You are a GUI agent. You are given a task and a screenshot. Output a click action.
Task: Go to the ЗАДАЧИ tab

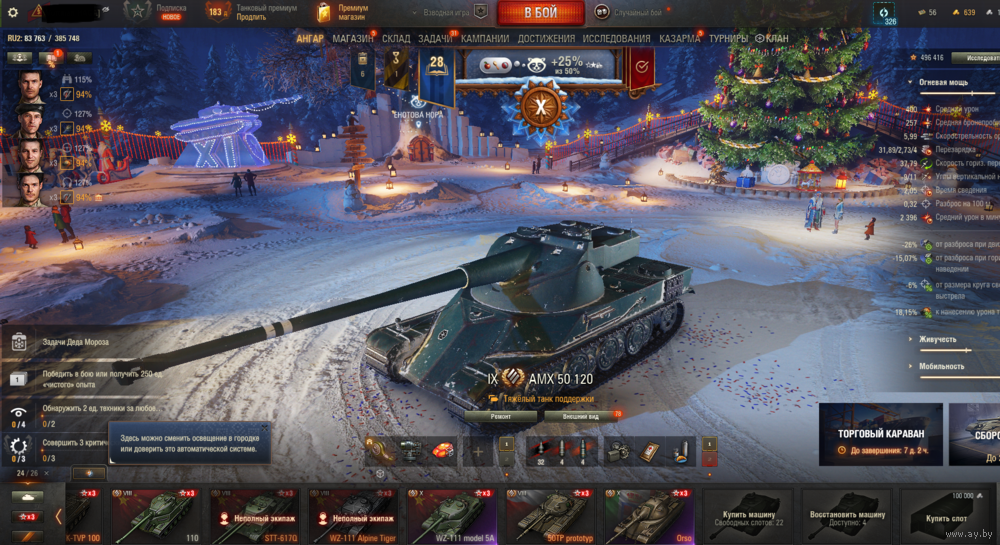[x=434, y=38]
